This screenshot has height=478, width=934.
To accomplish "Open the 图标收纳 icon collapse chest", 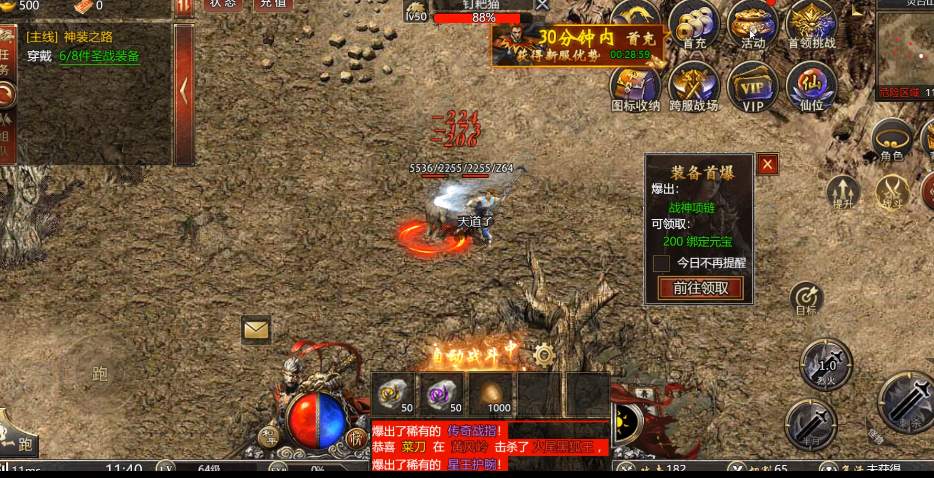I will tap(635, 86).
